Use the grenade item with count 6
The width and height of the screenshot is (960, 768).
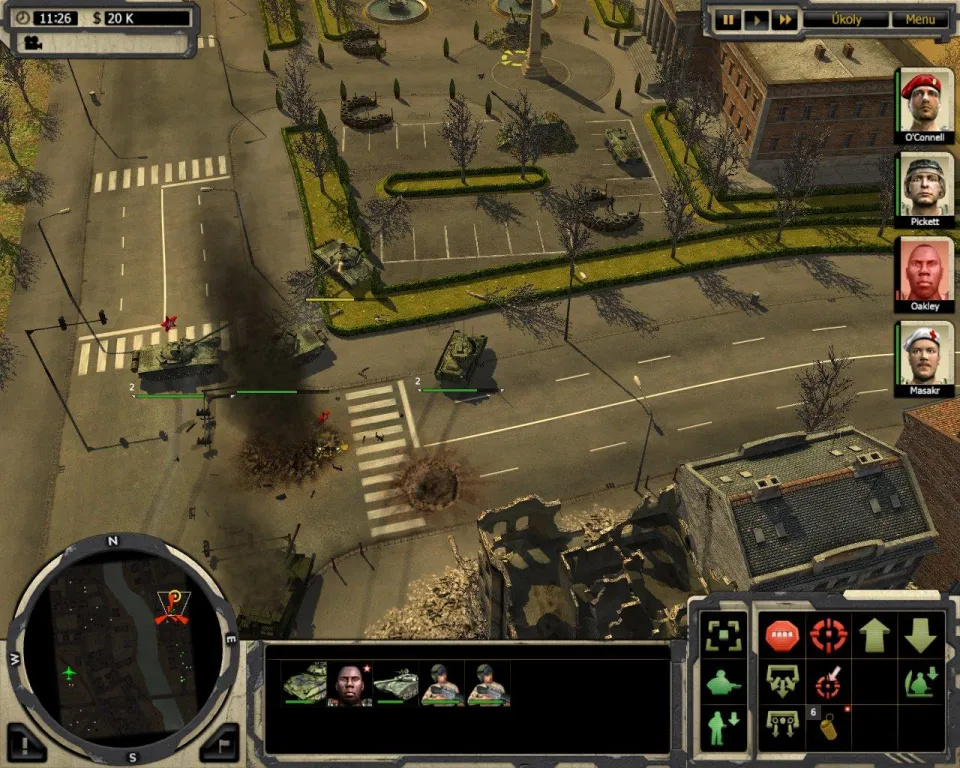coord(828,726)
